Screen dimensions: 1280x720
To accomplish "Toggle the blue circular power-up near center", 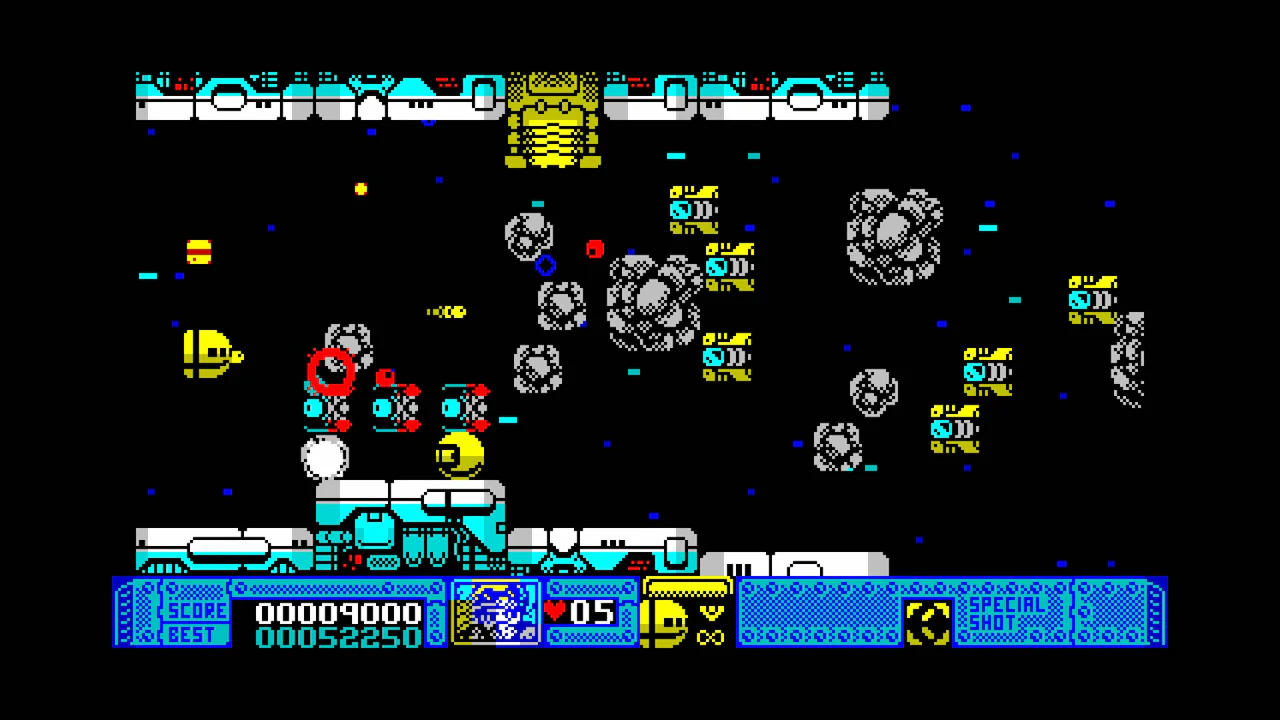I will click(x=546, y=265).
